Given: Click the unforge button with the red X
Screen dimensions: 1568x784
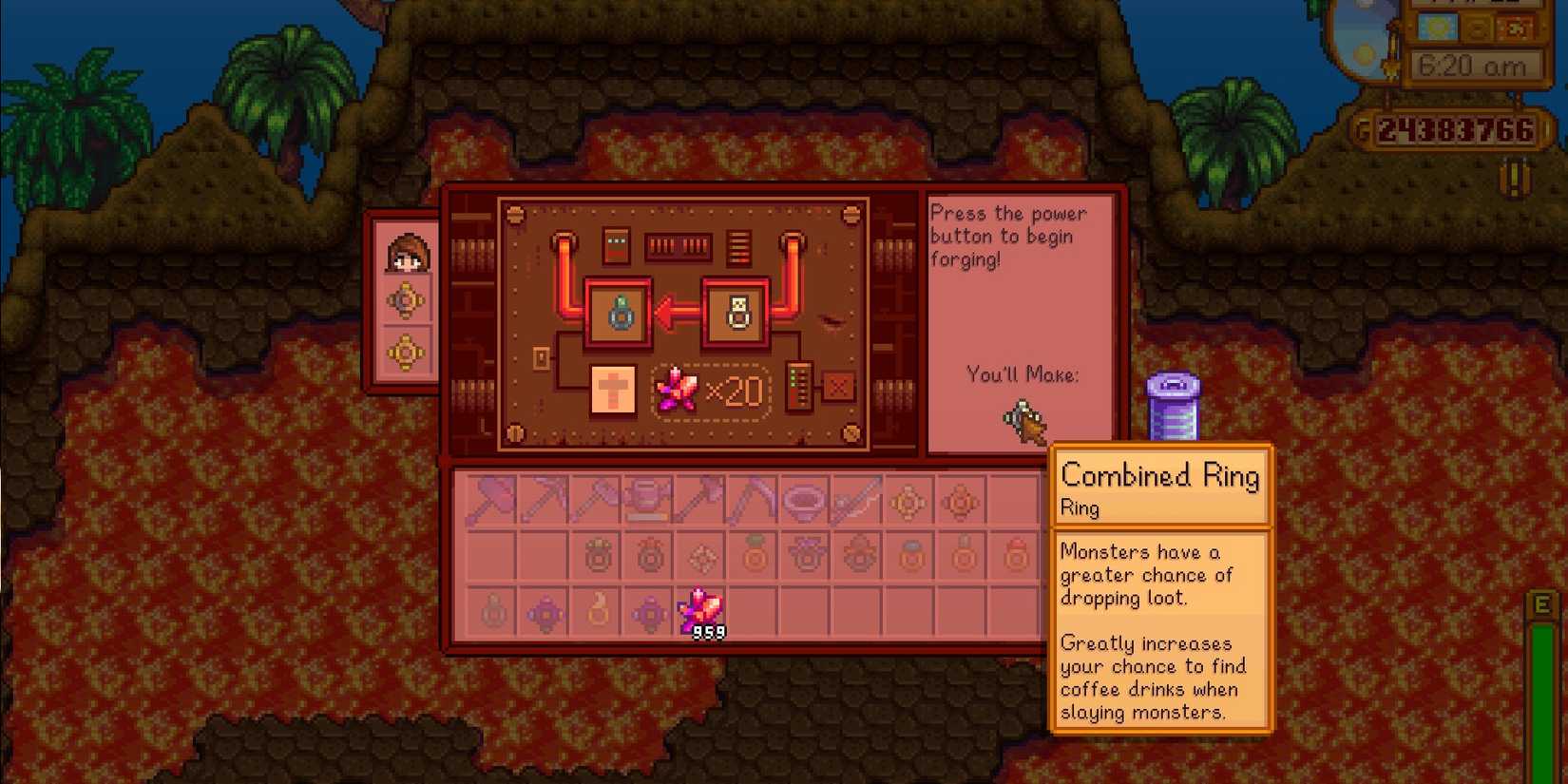Looking at the screenshot, I should pyautogui.click(x=838, y=387).
